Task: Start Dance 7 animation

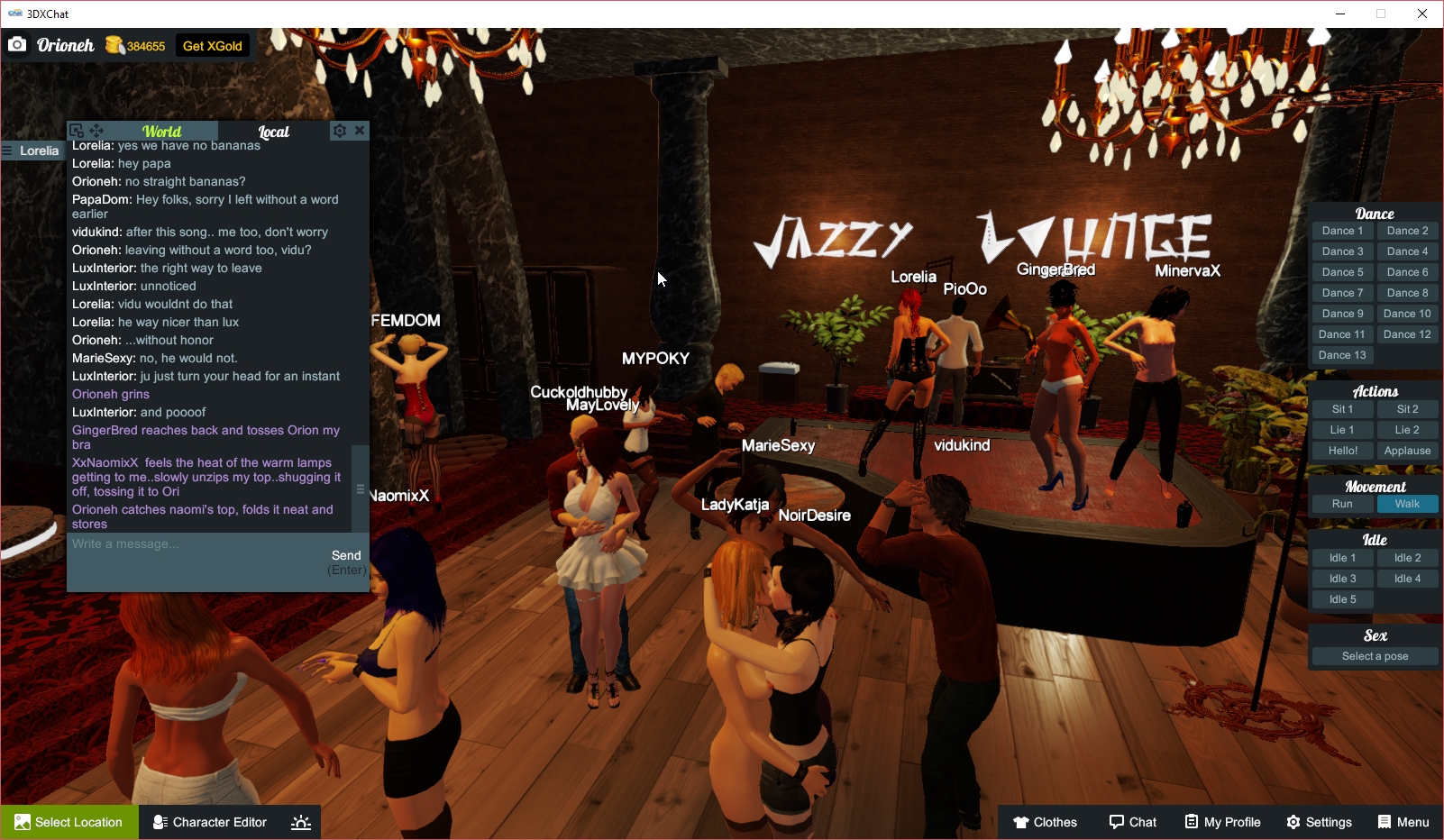Action: [x=1341, y=292]
